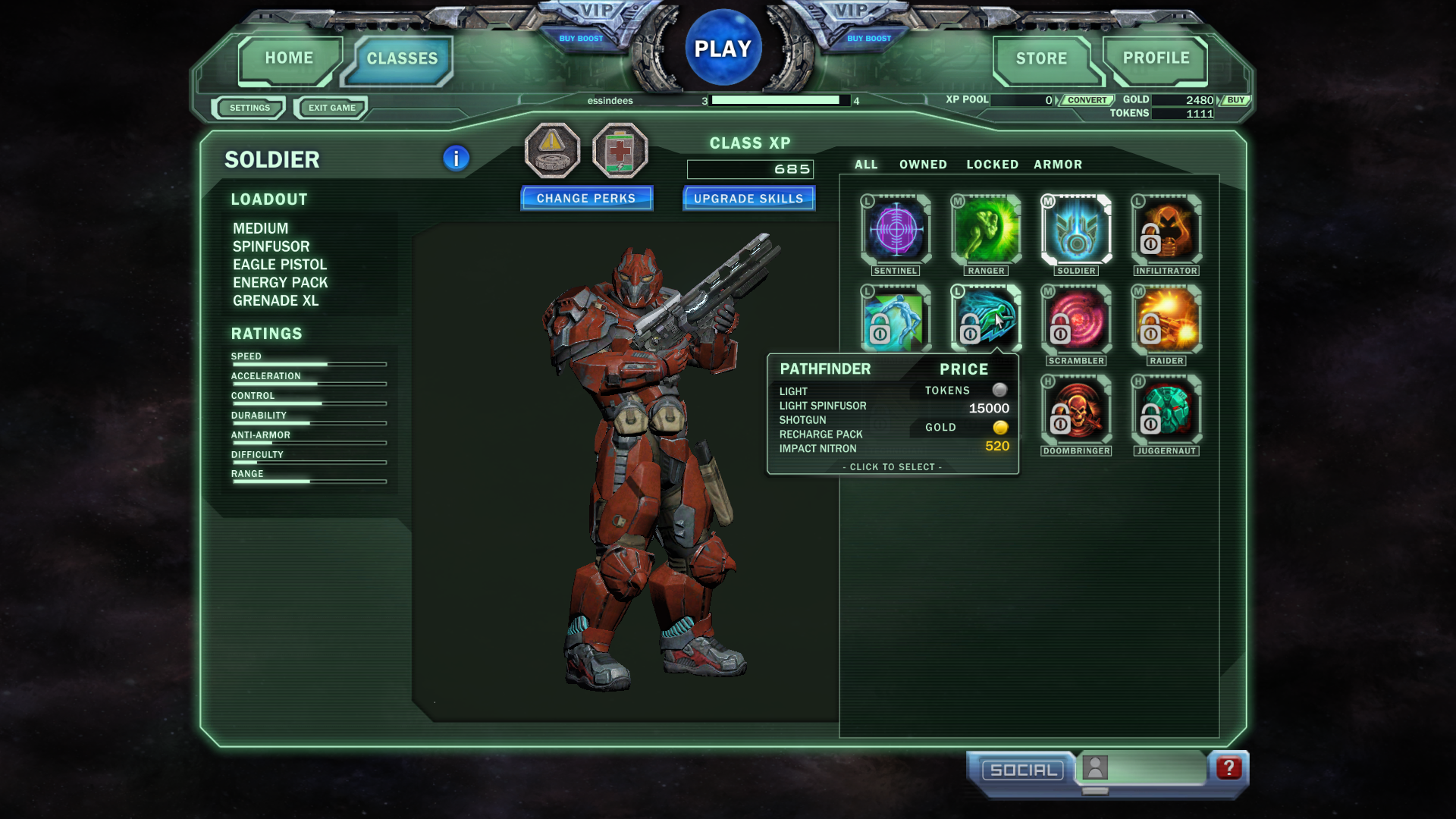Show soldier class info
The height and width of the screenshot is (819, 1456).
click(456, 158)
